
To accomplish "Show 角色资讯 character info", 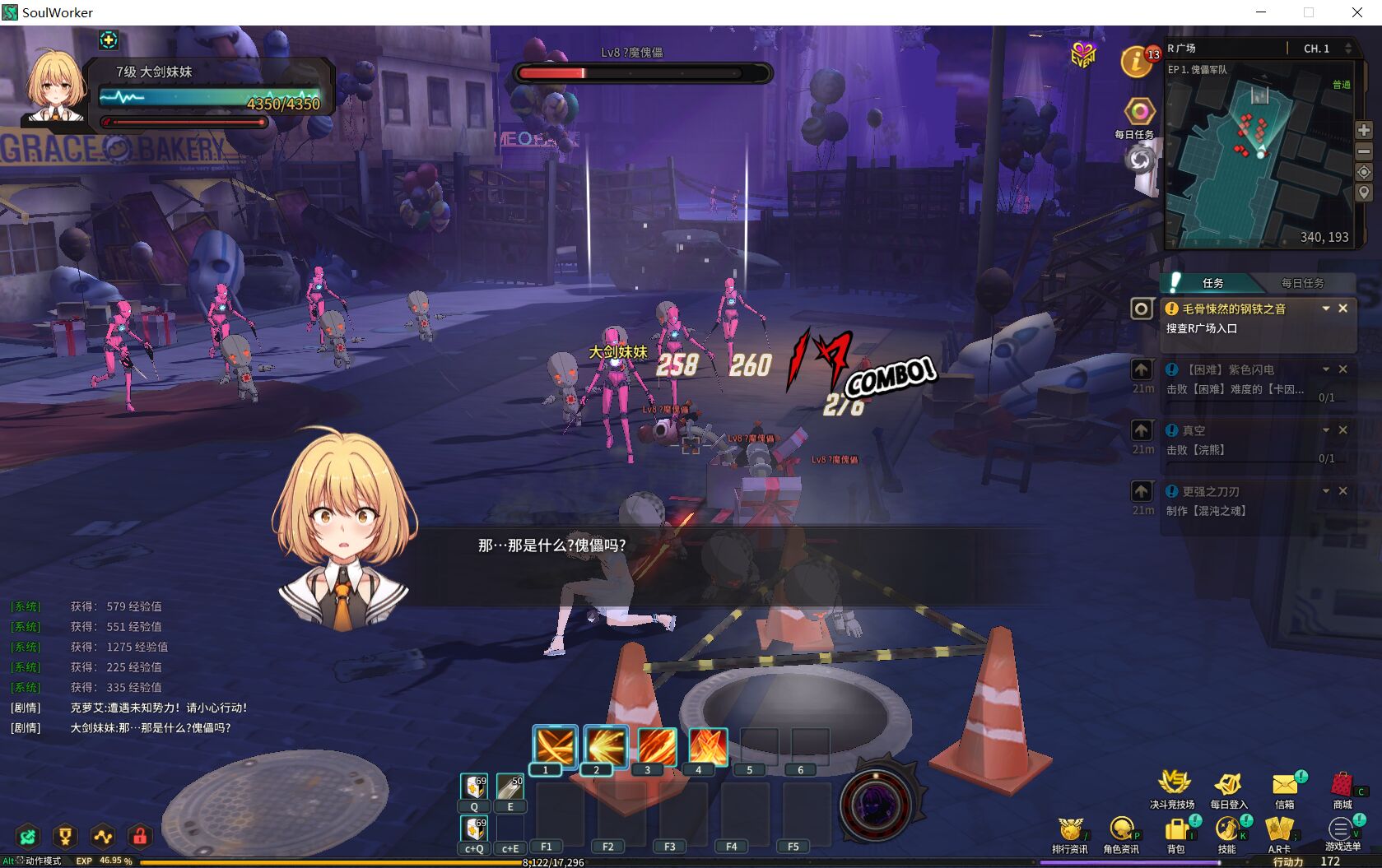I will 1120,829.
